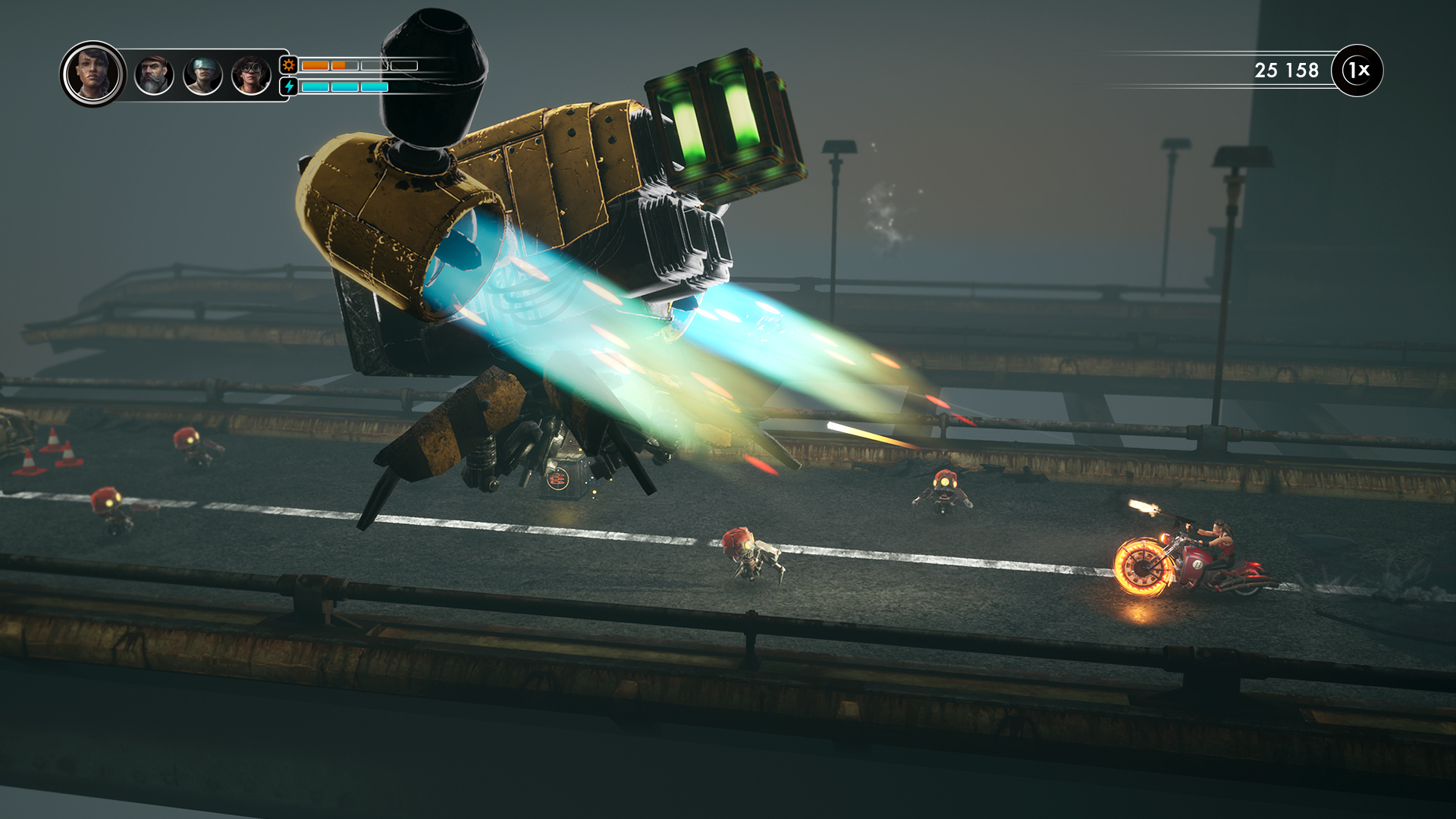Toggle the last cyan energy segment
The image size is (1456, 819).
click(x=375, y=86)
